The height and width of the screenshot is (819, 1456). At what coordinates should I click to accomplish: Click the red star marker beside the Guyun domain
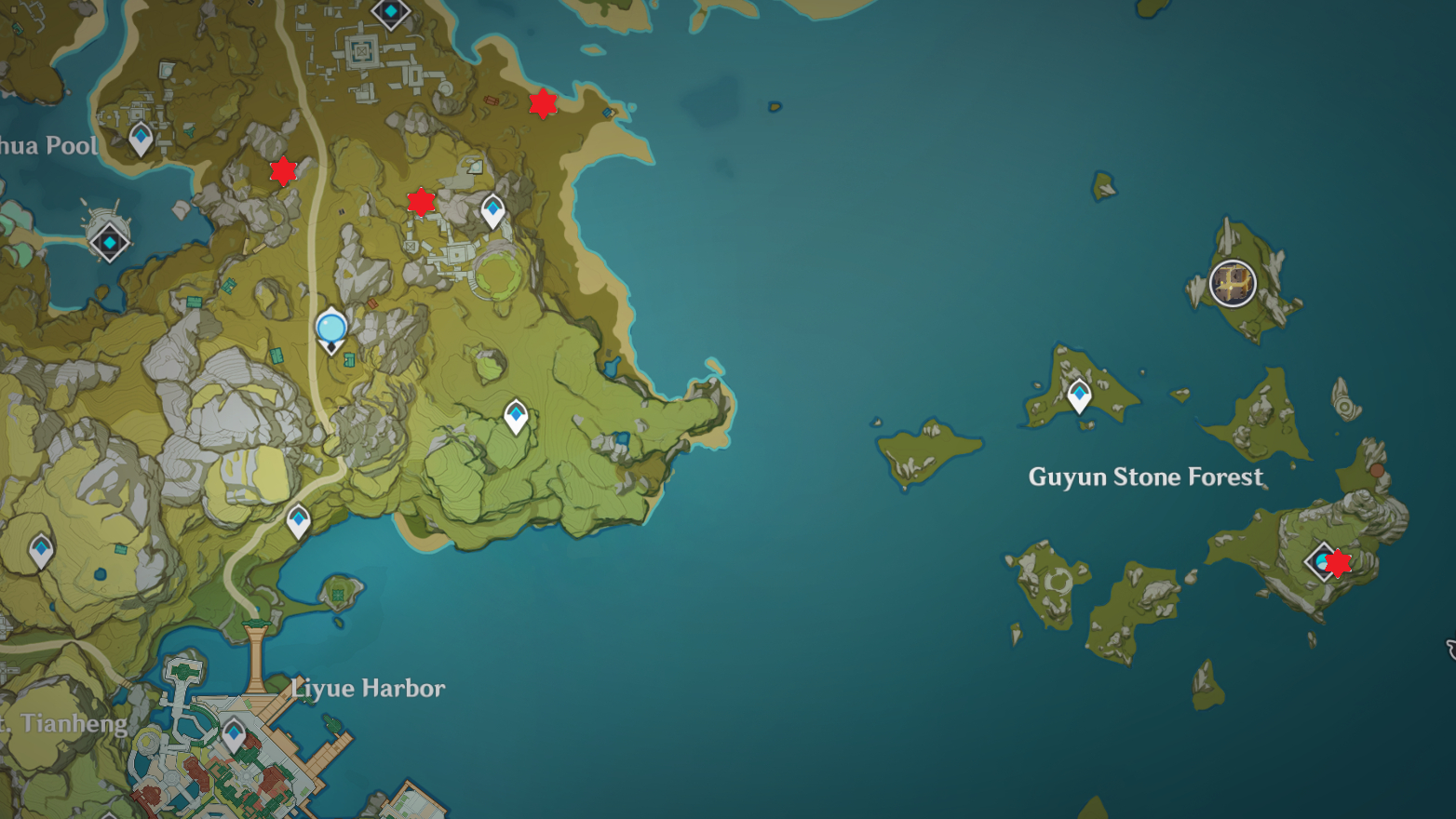[x=1339, y=563]
